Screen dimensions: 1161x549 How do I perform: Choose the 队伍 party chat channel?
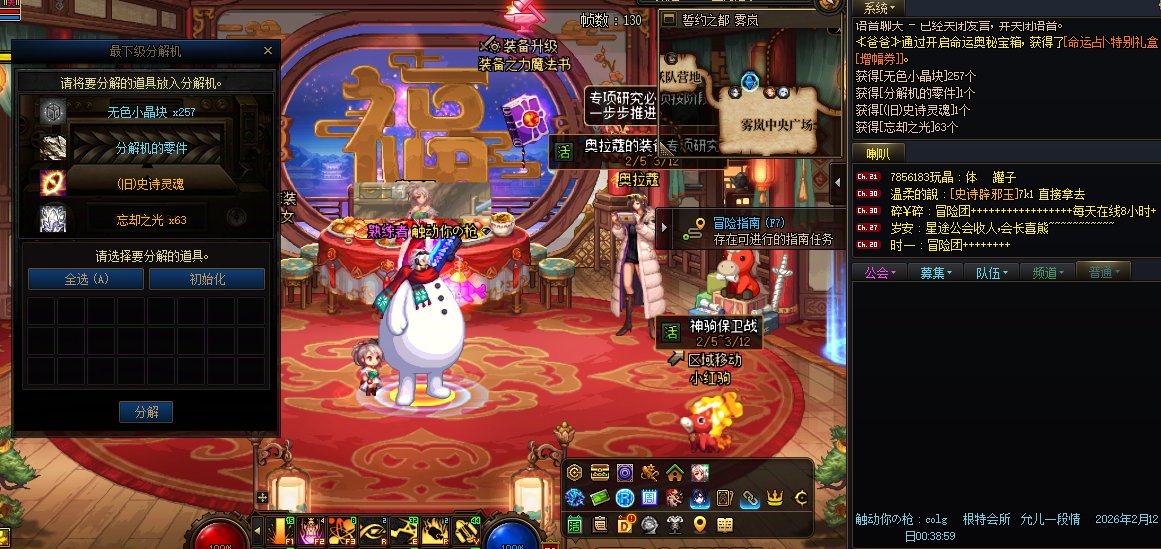tap(991, 271)
